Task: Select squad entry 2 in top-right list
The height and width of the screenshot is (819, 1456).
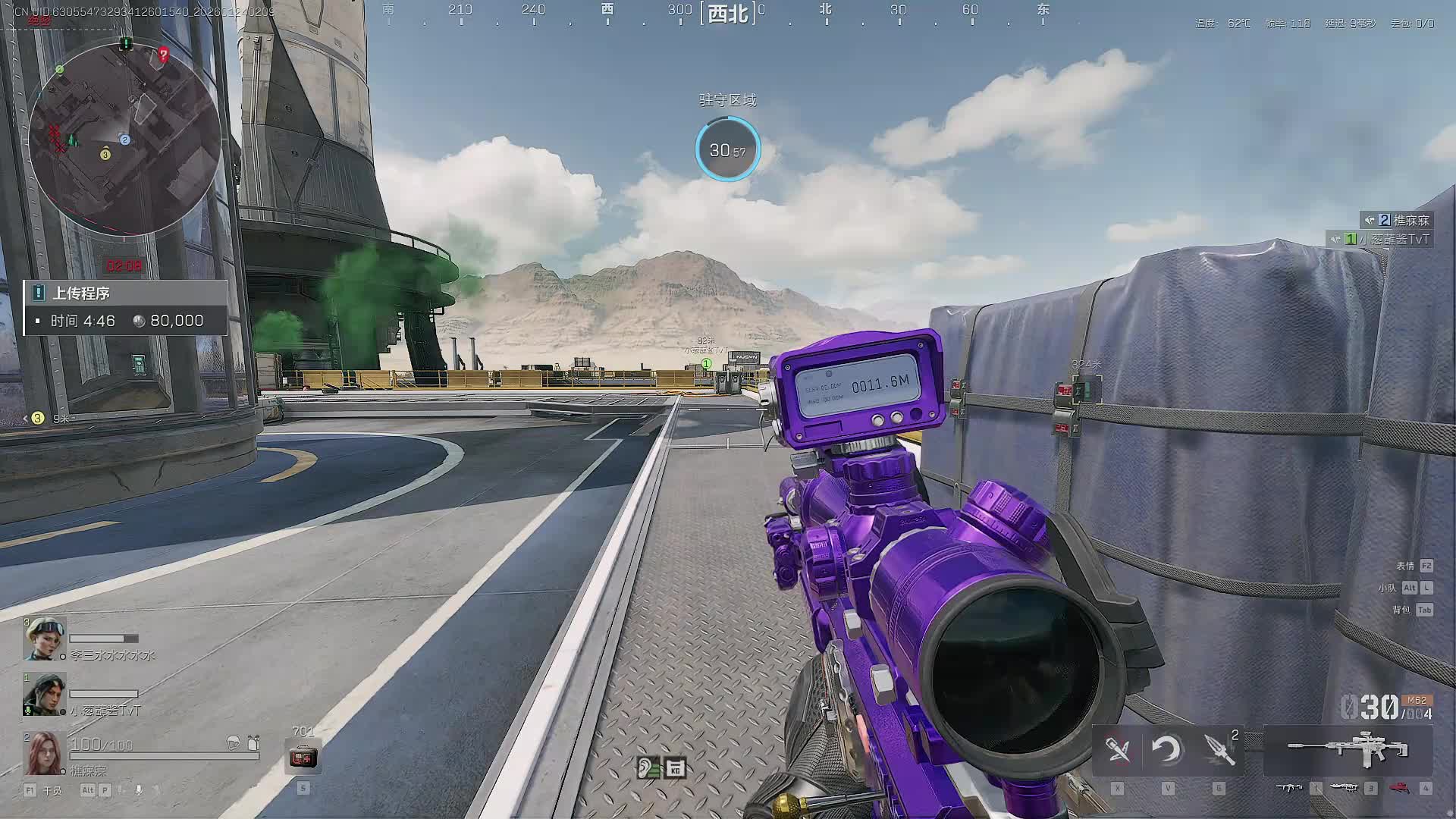Action: click(x=1397, y=220)
